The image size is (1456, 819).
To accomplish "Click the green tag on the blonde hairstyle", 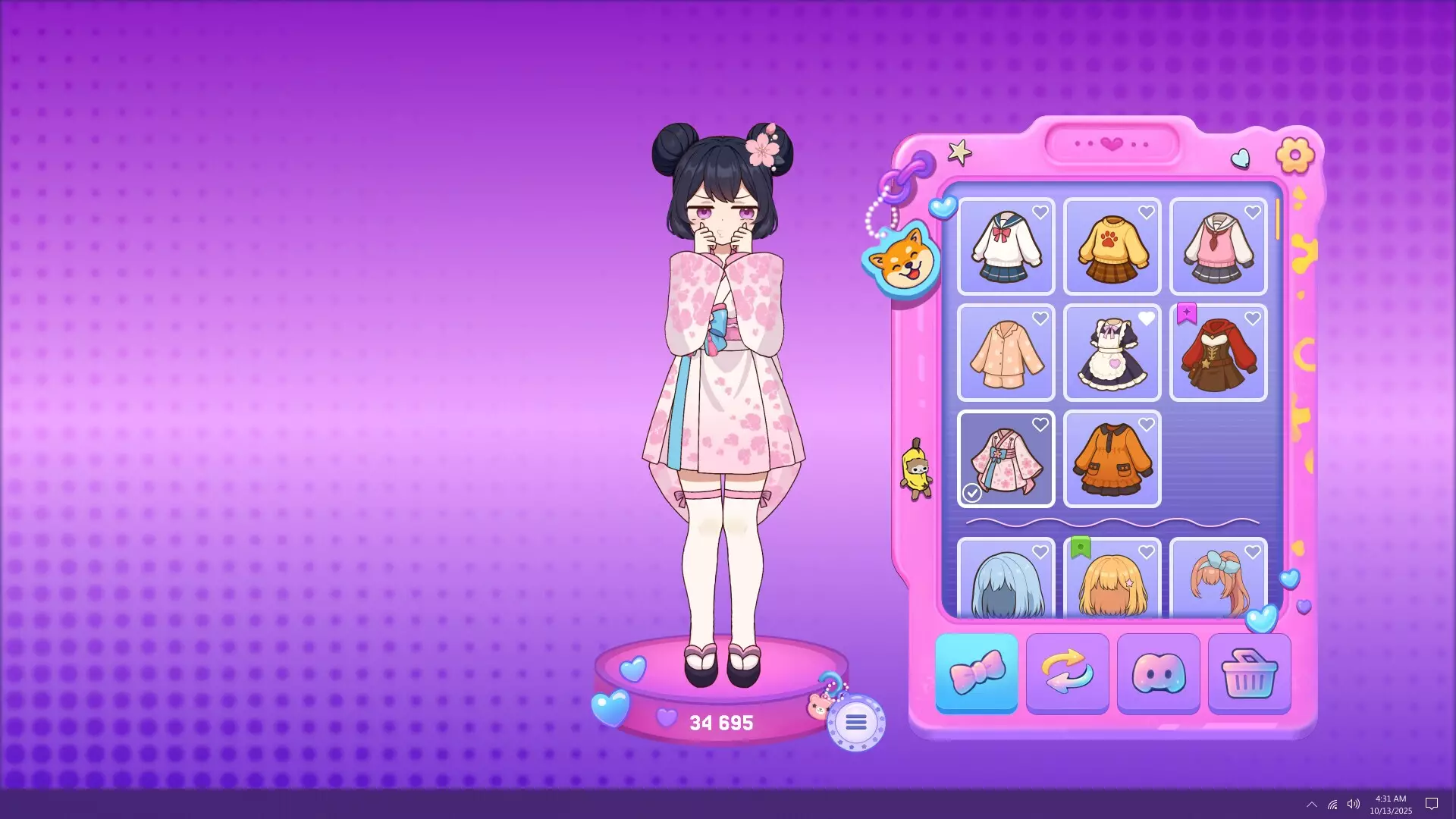I will (1081, 545).
